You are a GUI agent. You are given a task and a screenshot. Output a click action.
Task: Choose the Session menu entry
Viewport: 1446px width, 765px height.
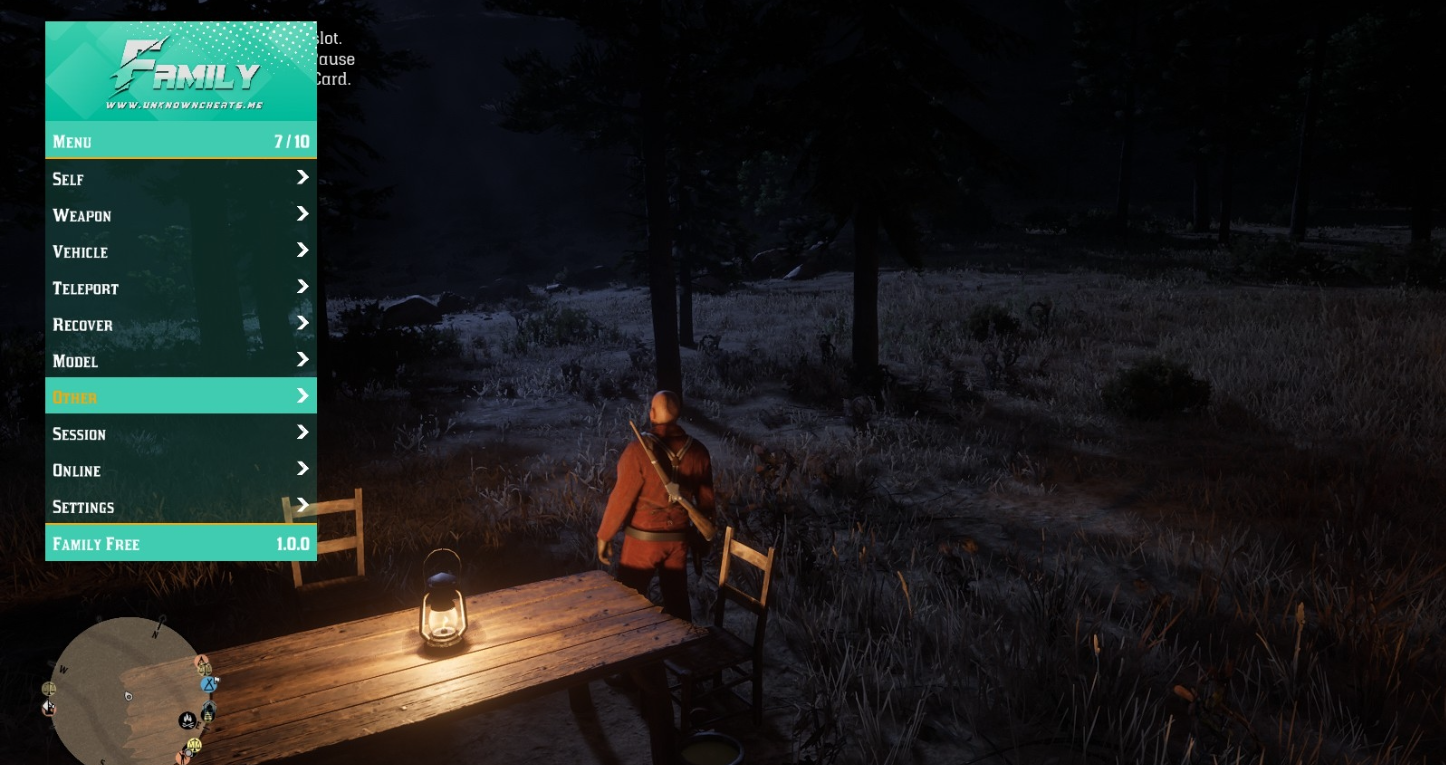tap(180, 434)
